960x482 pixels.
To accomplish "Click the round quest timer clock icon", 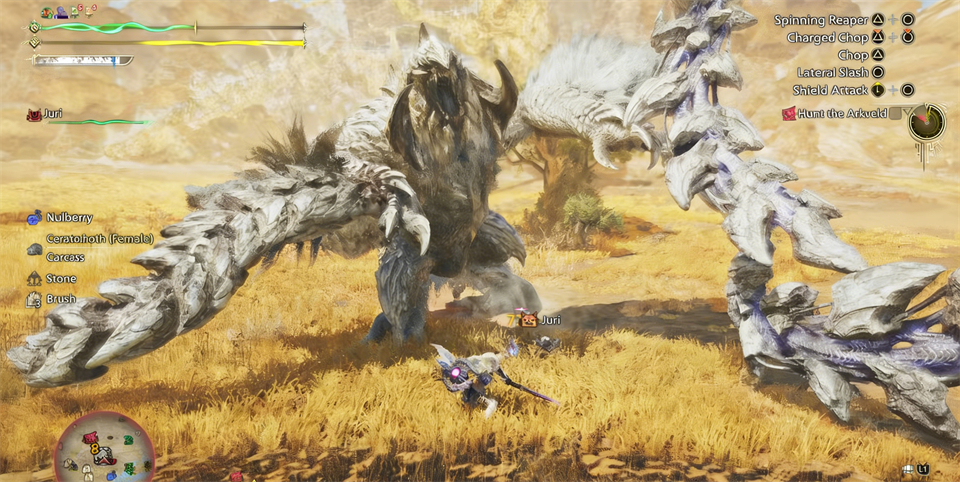I will 927,122.
